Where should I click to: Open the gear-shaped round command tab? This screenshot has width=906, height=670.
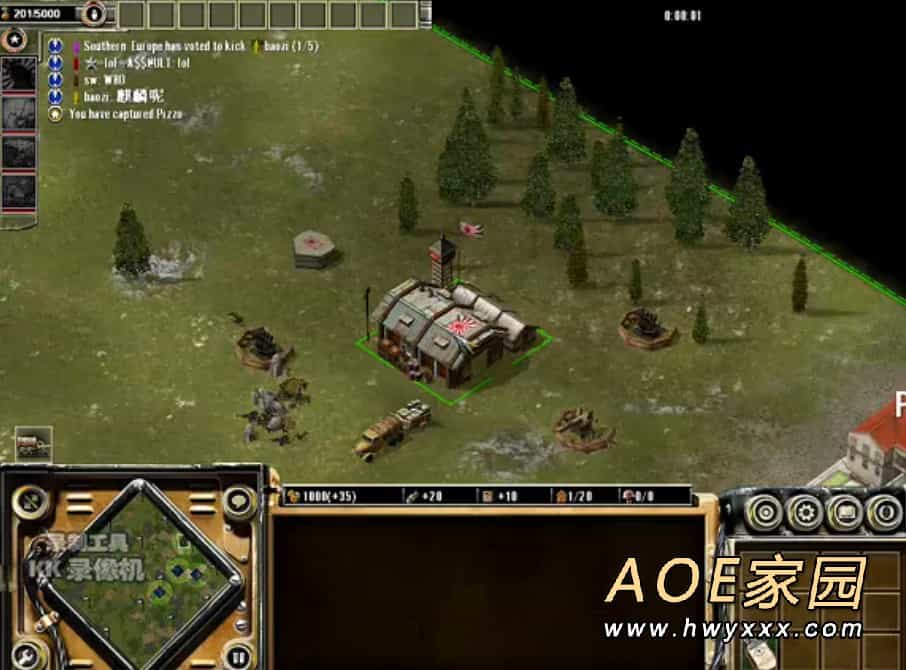[x=804, y=513]
